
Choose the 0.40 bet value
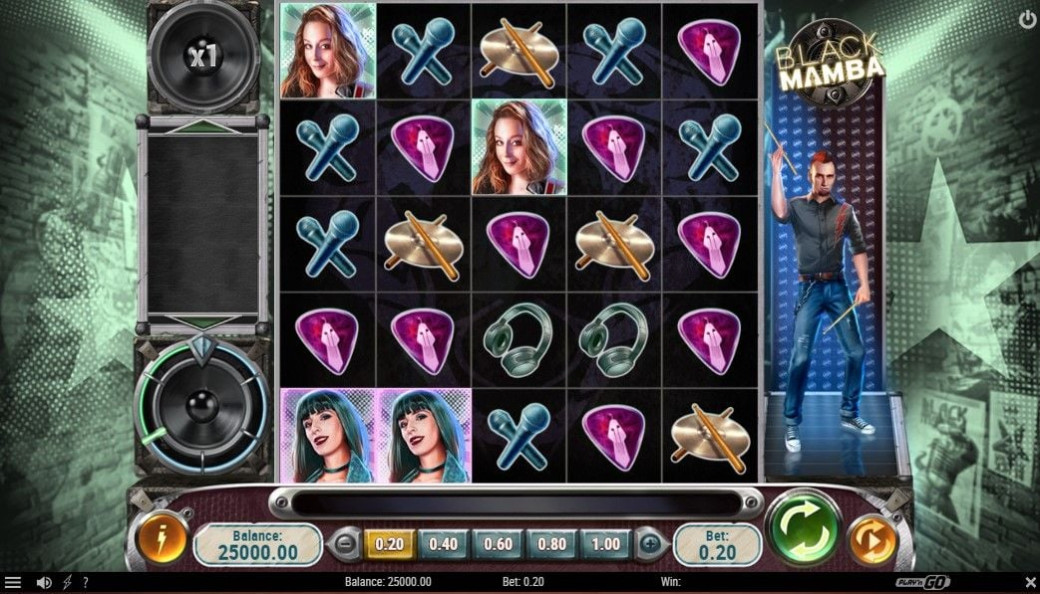coord(443,545)
